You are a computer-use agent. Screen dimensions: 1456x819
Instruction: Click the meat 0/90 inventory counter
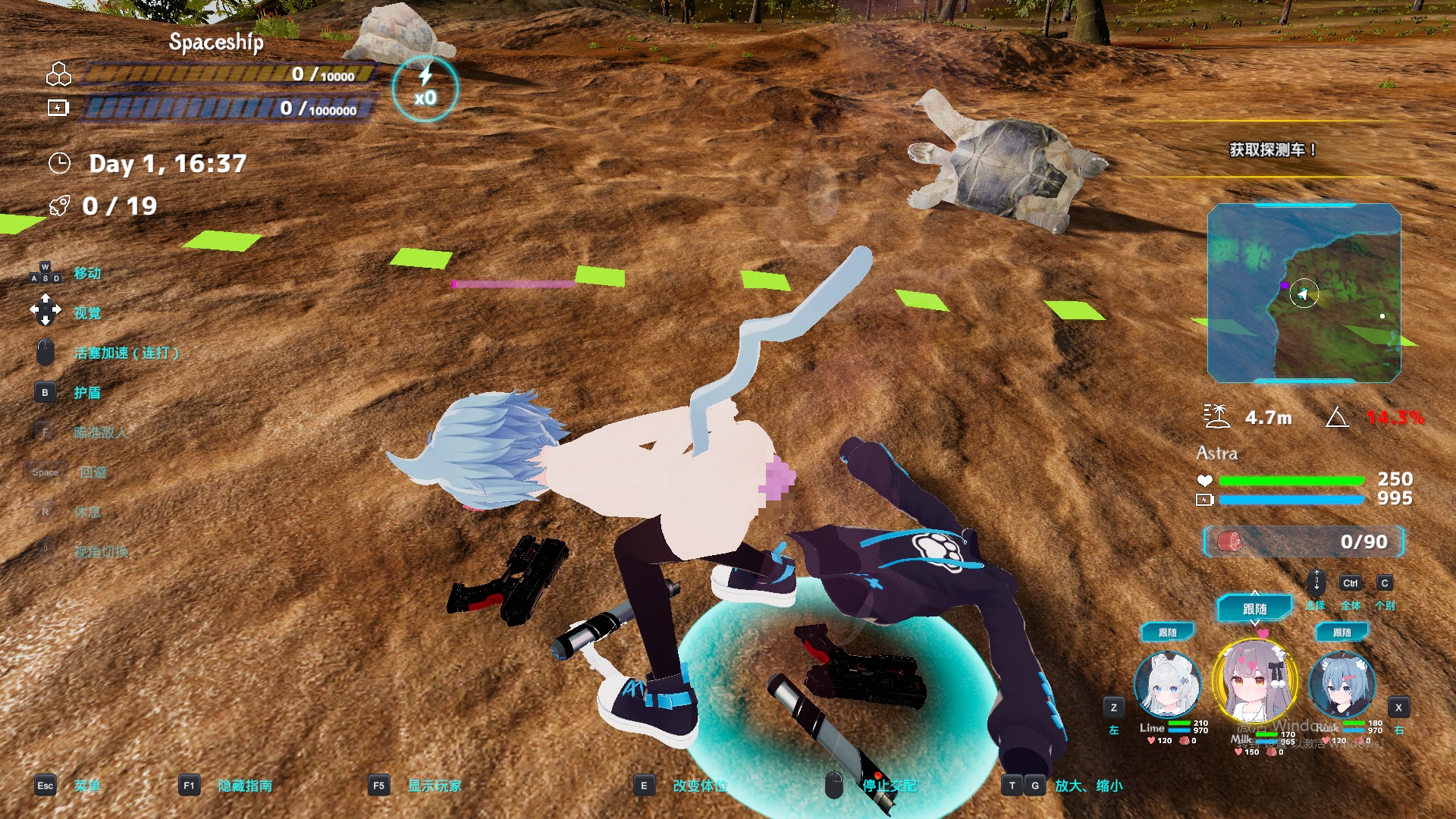click(x=1304, y=541)
